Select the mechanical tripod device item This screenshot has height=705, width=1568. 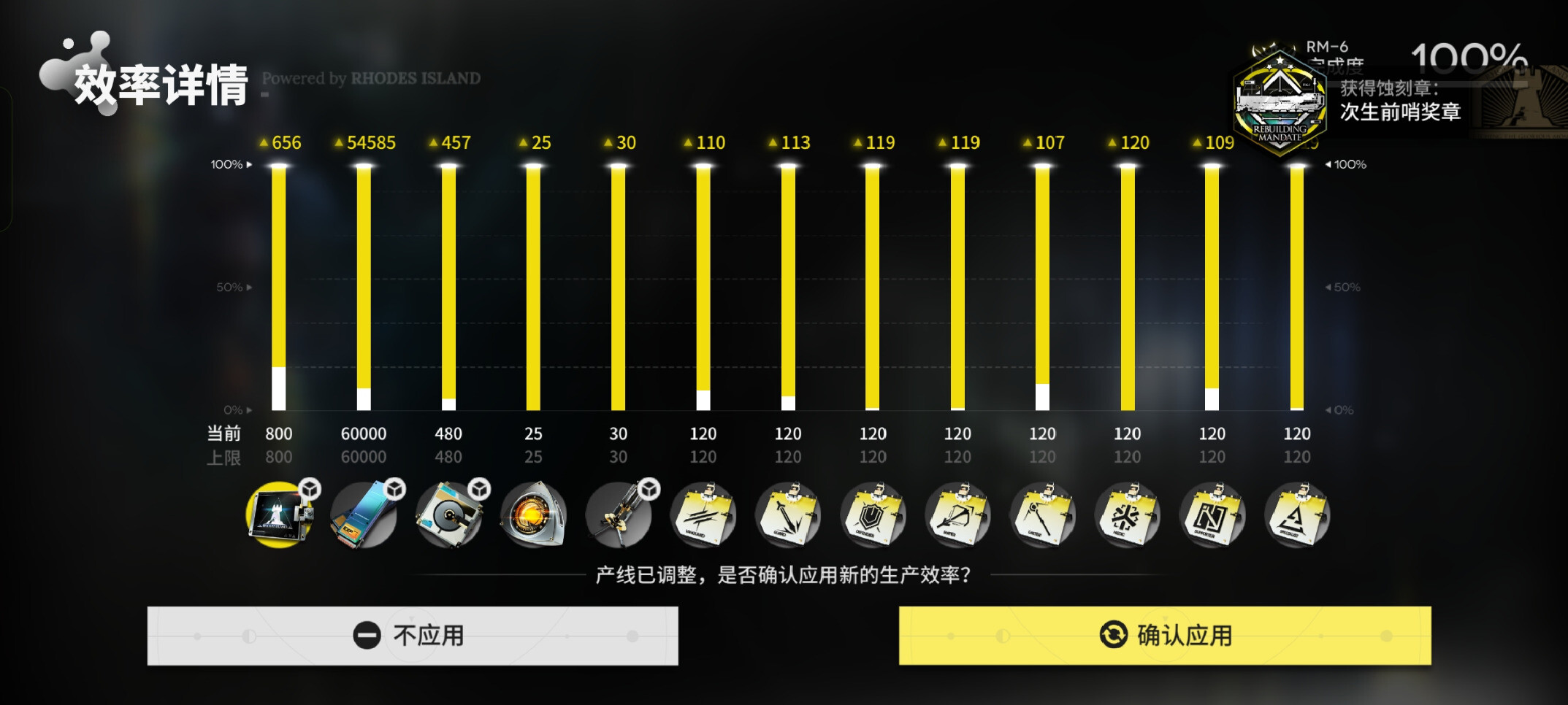619,515
